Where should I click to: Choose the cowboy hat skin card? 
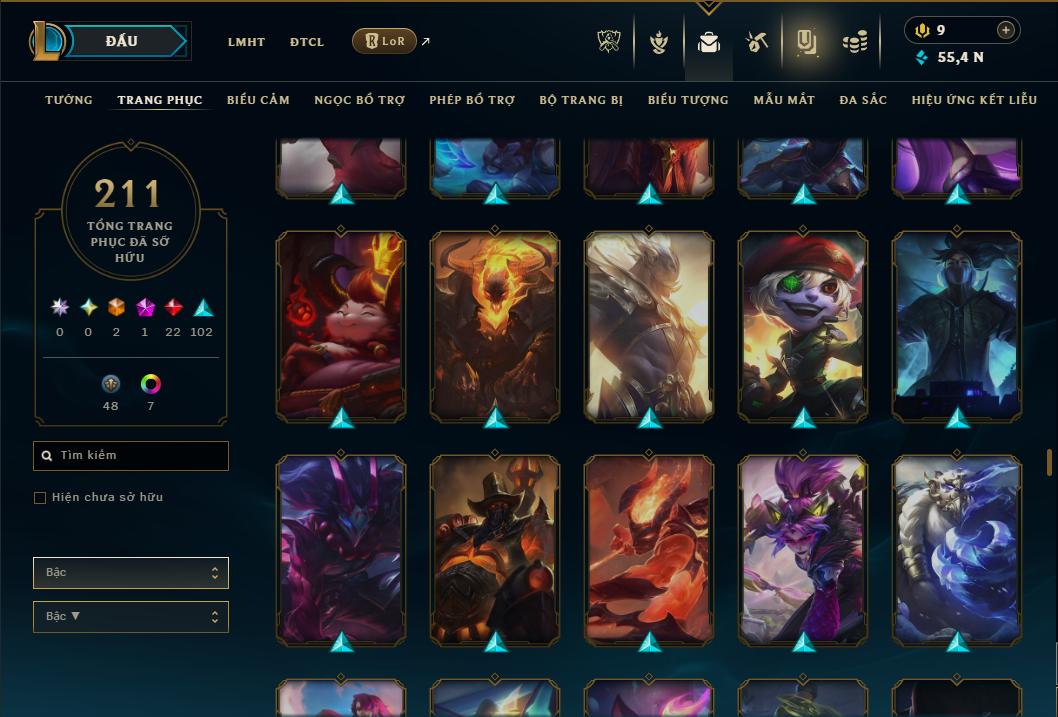coord(495,547)
